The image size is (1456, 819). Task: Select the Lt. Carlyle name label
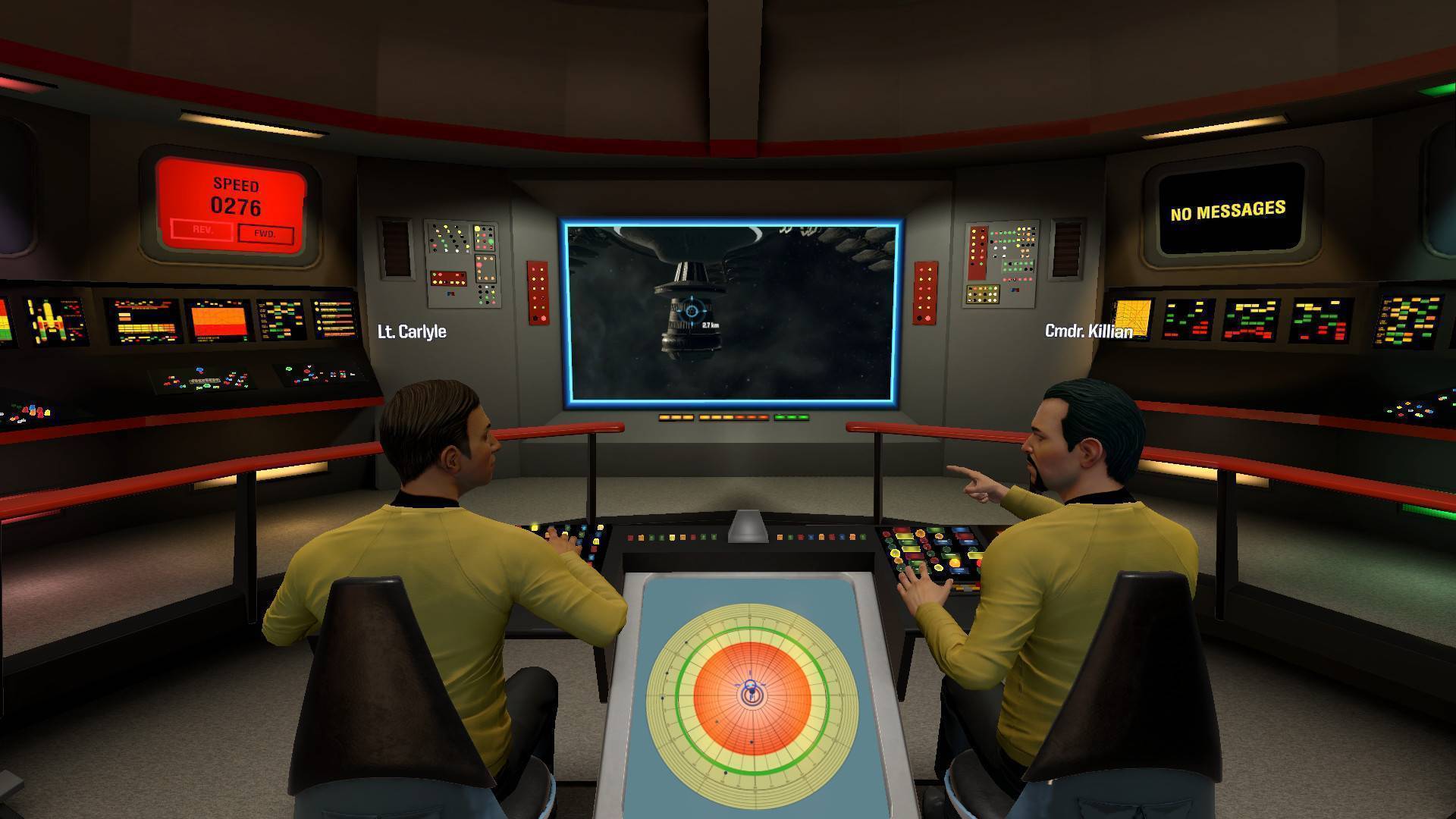pos(412,332)
